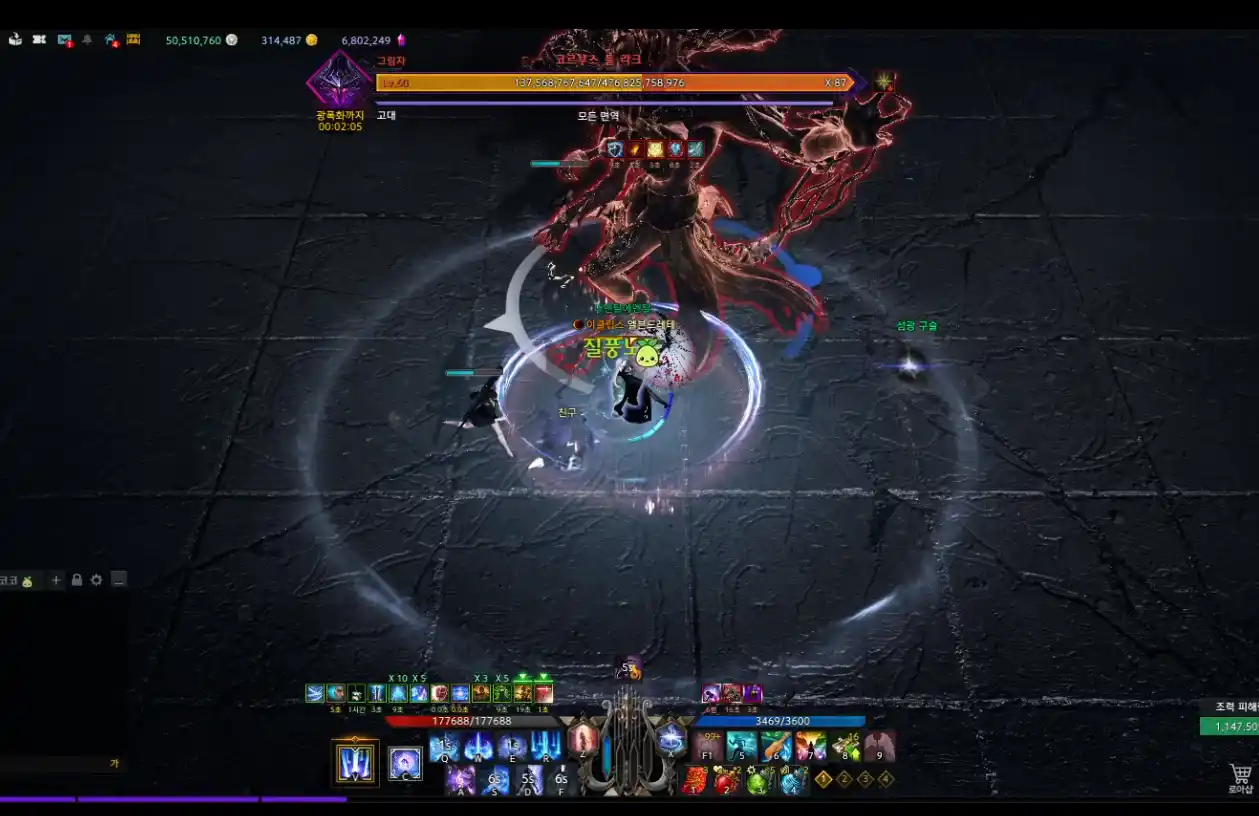This screenshot has height=816, width=1259.
Task: Select the wooden club item in slot 6
Action: 776,746
